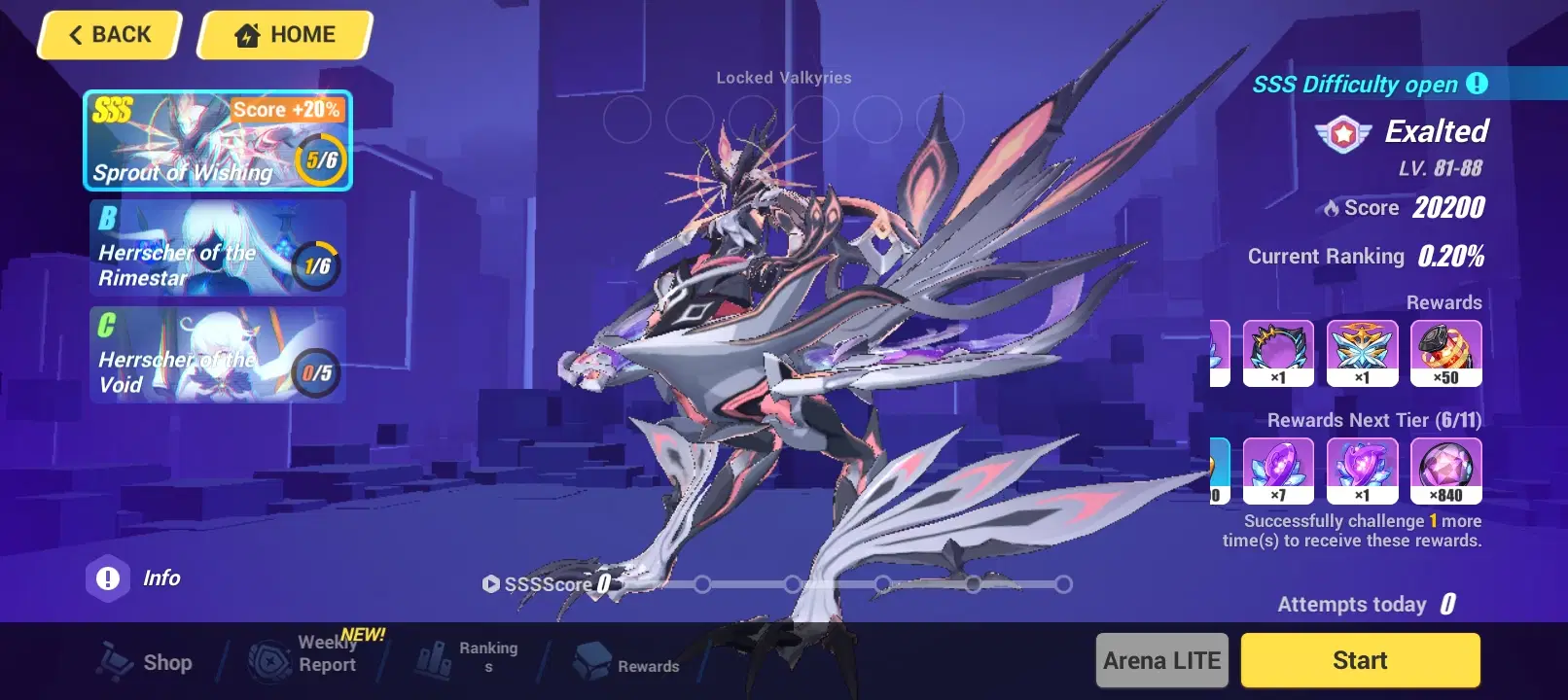Open the Weekly Report

pos(302,655)
